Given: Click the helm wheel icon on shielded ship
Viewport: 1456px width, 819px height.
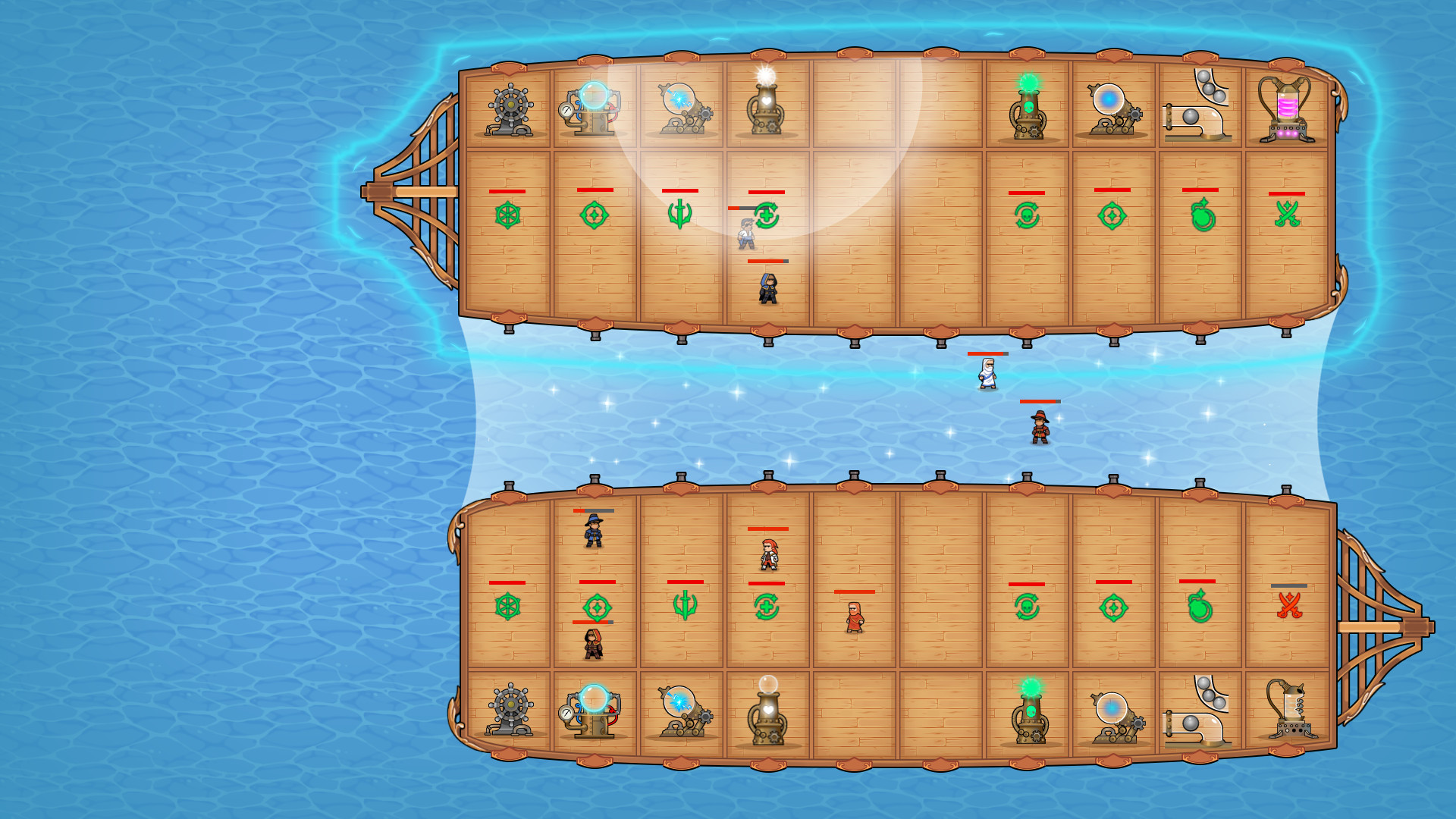Looking at the screenshot, I should (x=507, y=215).
